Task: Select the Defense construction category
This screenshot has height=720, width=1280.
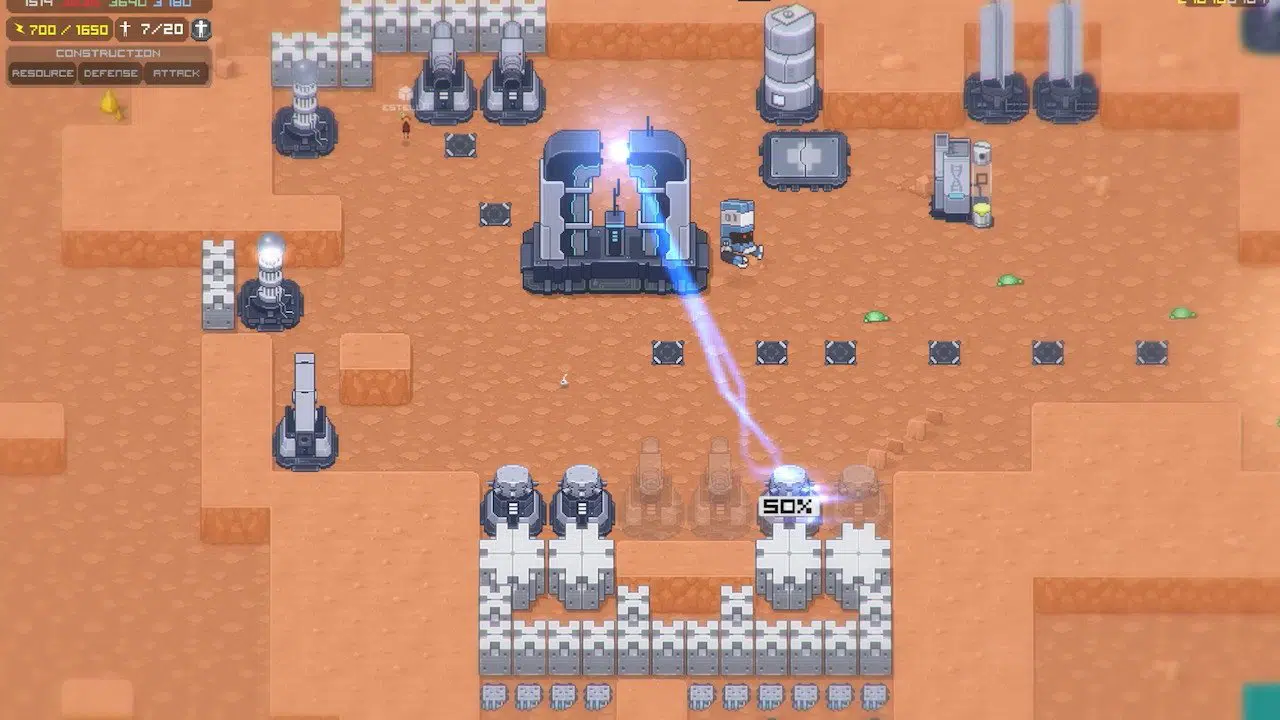Action: click(x=110, y=73)
